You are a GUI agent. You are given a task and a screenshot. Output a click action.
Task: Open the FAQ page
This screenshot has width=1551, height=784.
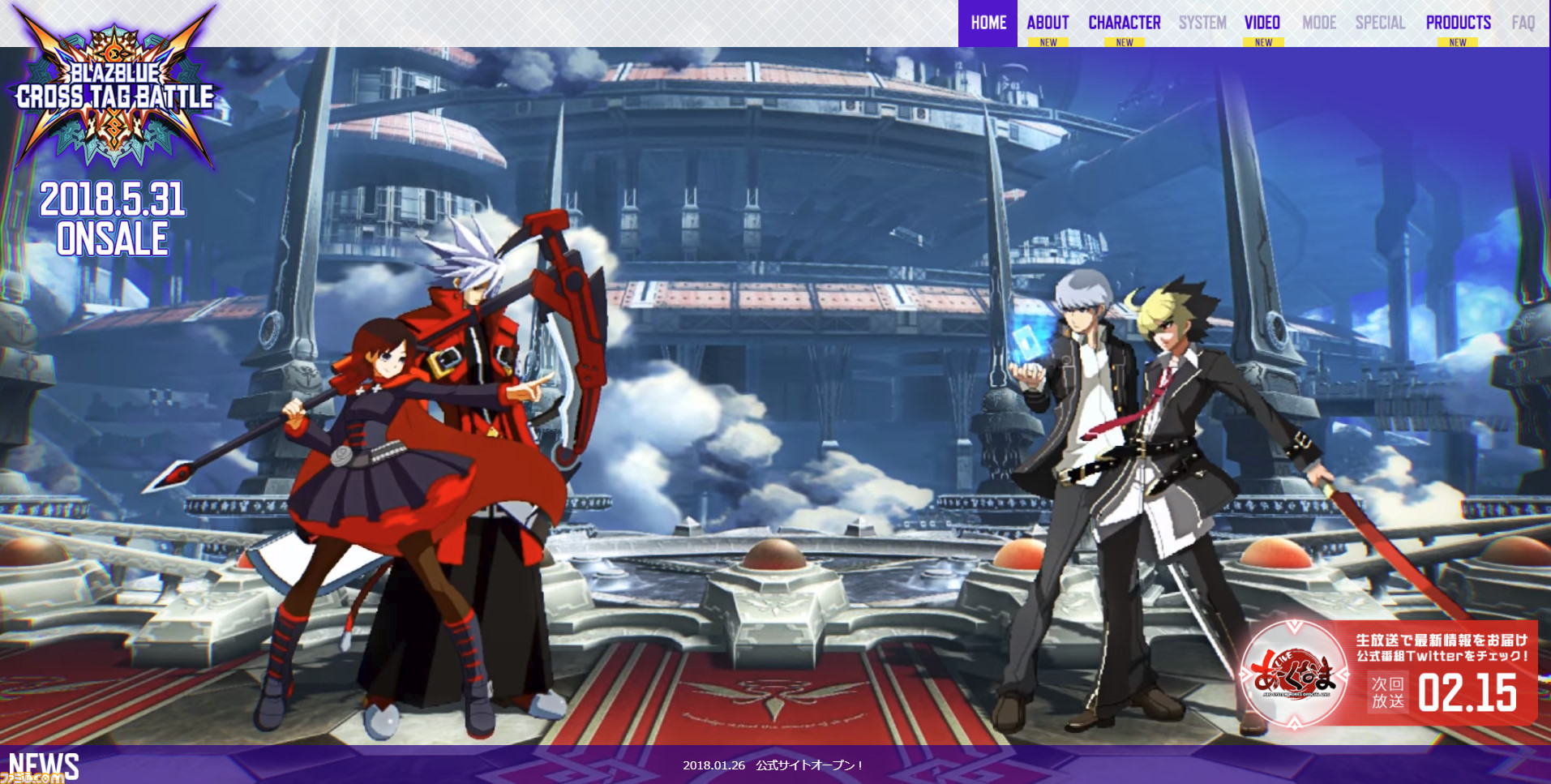1523,23
